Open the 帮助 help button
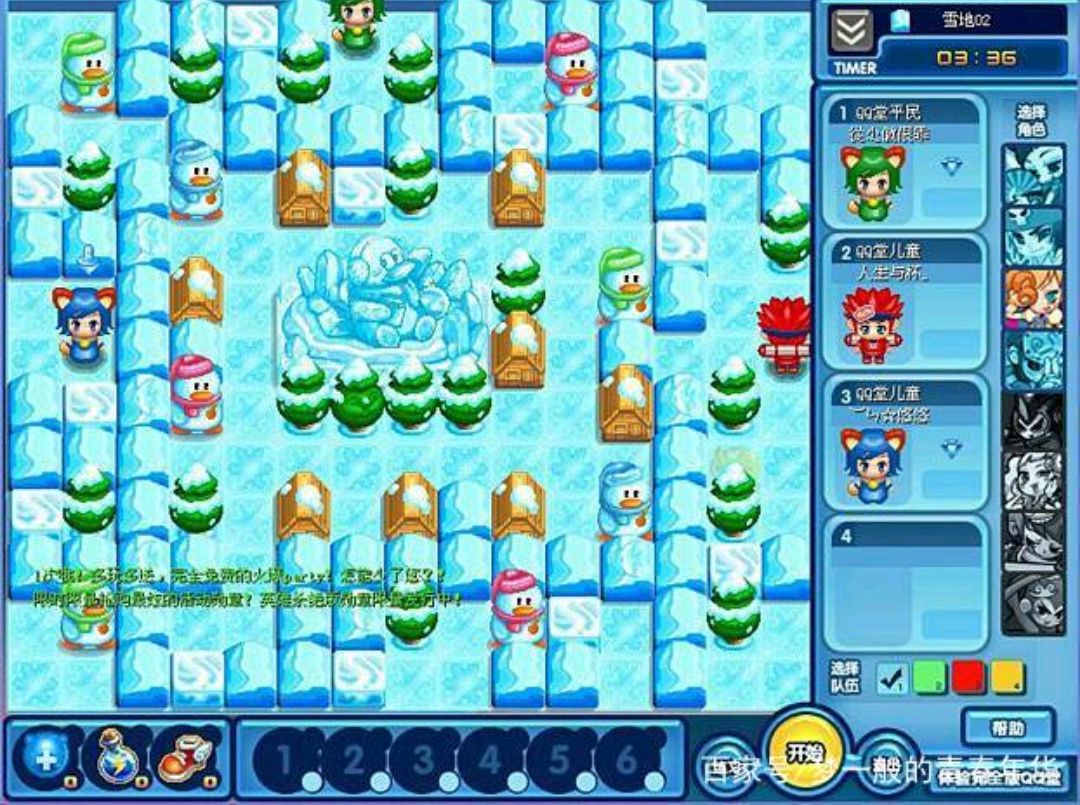1080x805 pixels. 1008,726
